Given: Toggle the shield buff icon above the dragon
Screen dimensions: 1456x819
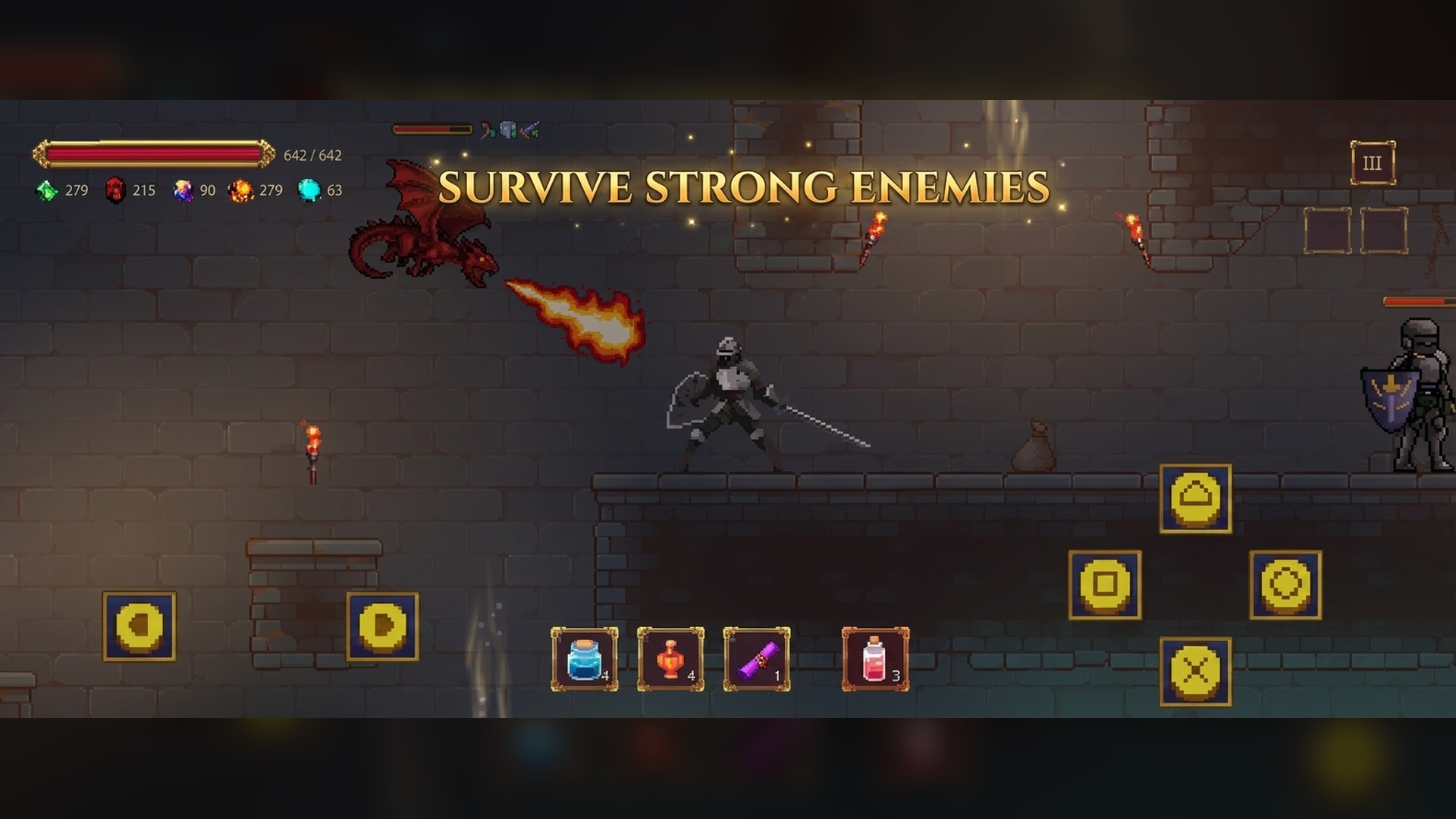Looking at the screenshot, I should (x=507, y=129).
